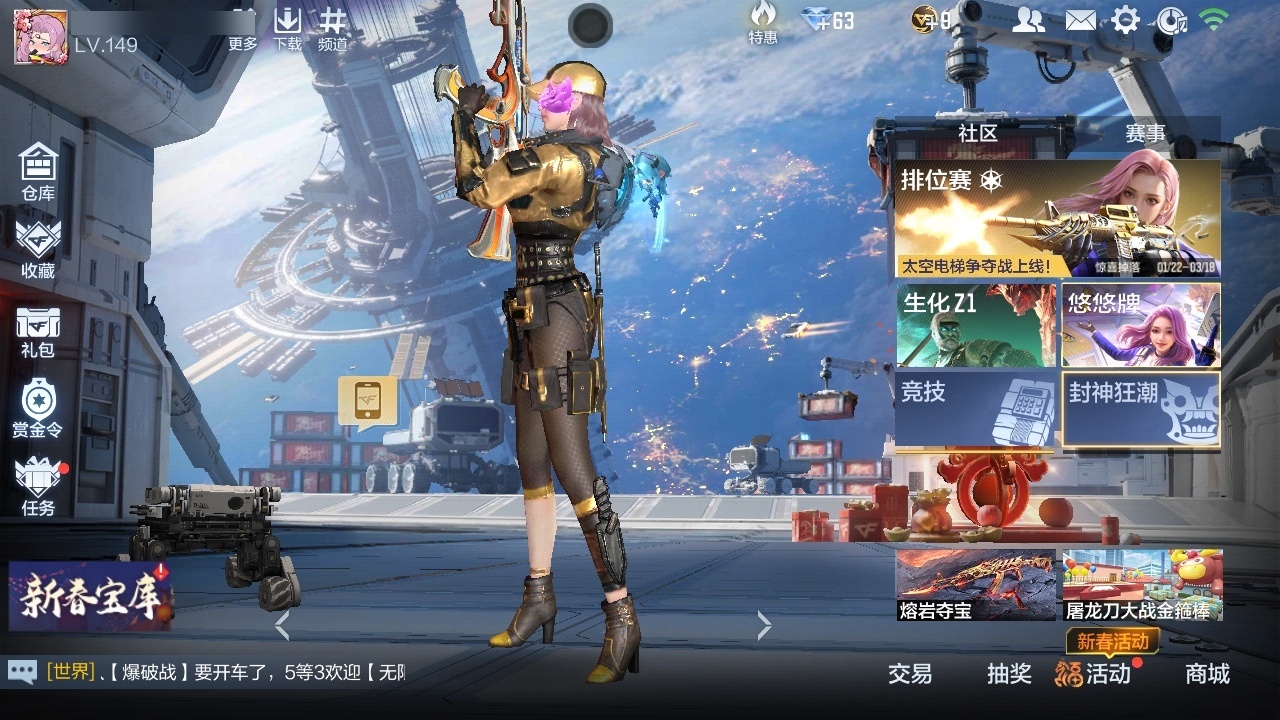Open the 收藏 collection menu
The width and height of the screenshot is (1280, 720).
[x=38, y=249]
